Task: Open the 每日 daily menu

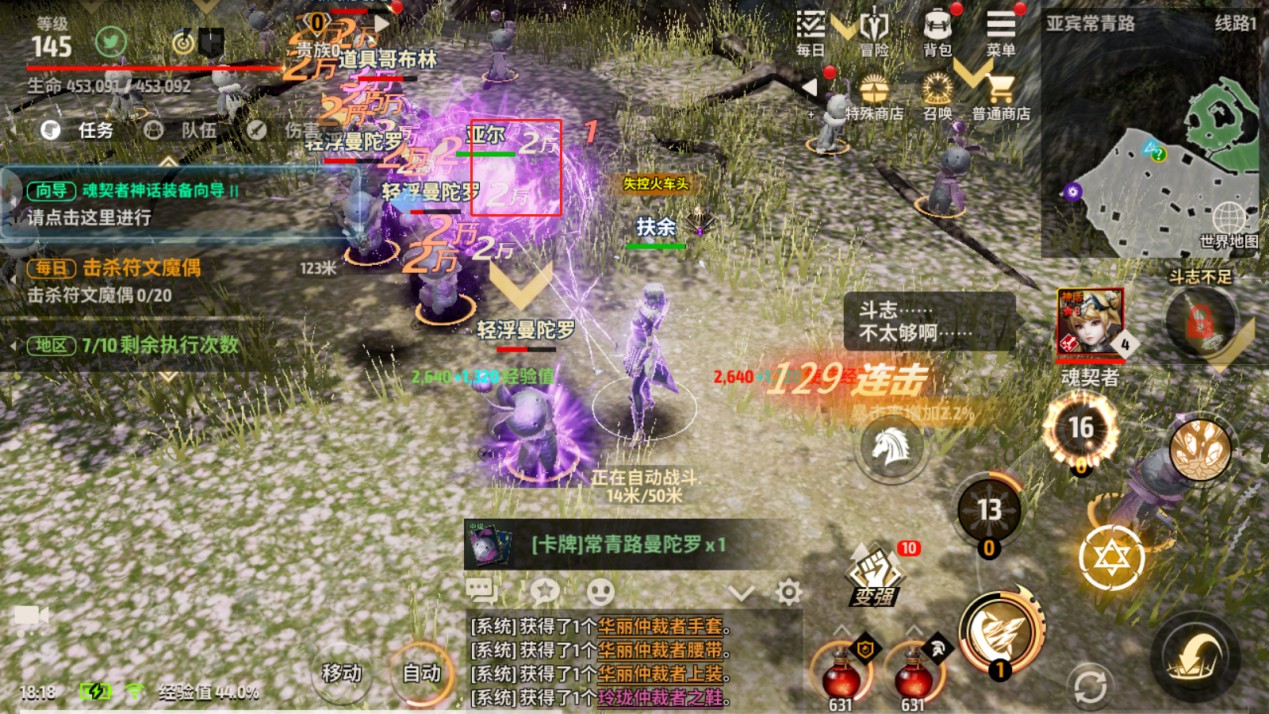Action: click(811, 31)
